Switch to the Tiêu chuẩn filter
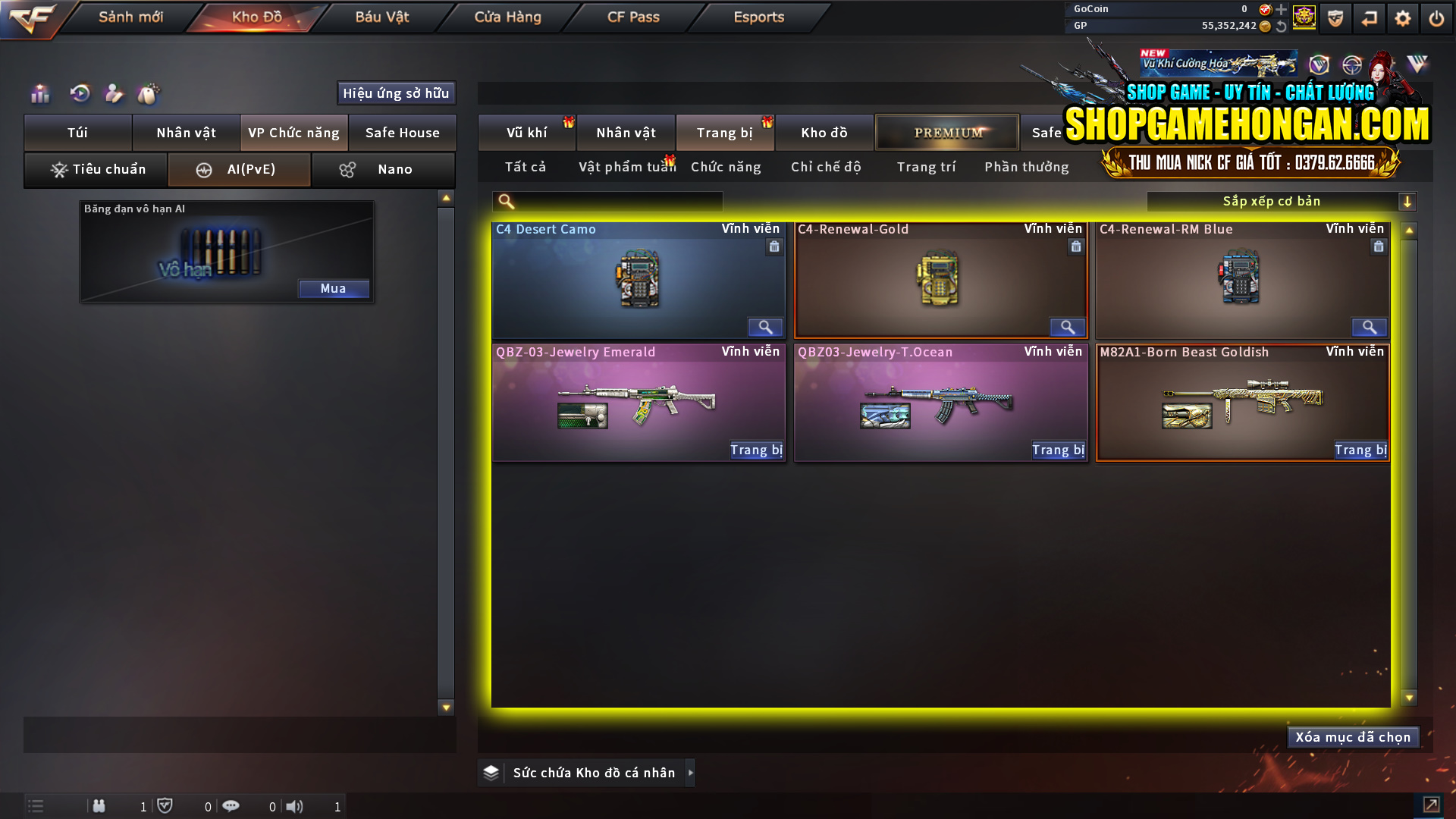1456x819 pixels. tap(96, 169)
